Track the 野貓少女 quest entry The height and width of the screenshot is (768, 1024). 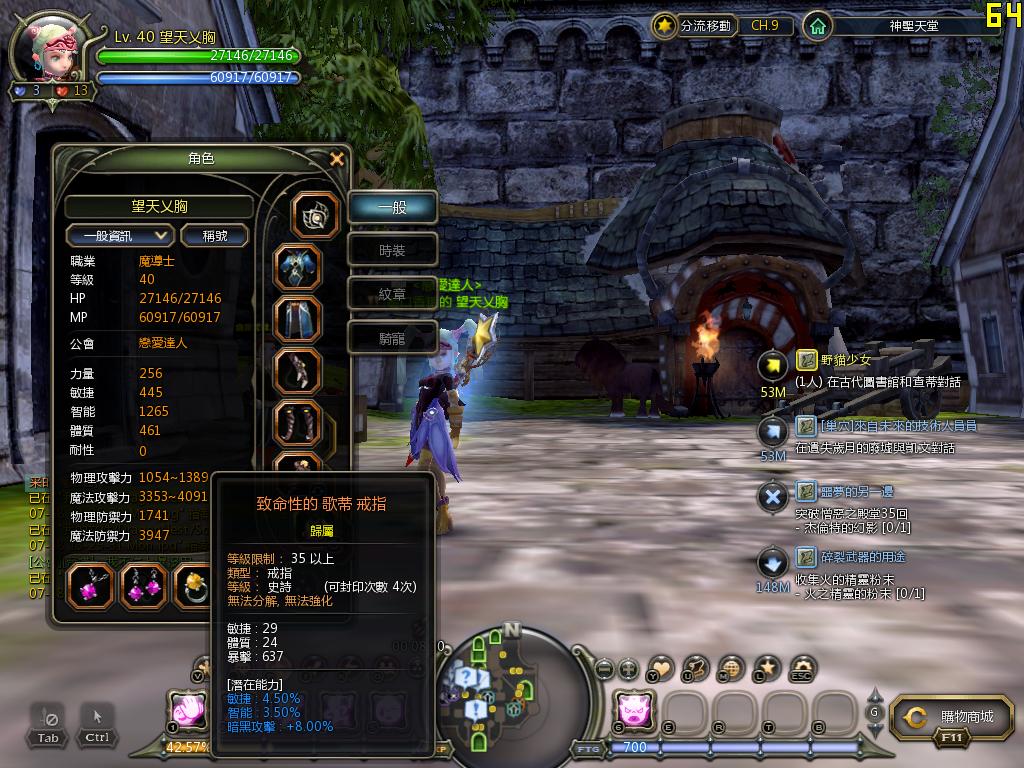pyautogui.click(x=846, y=360)
